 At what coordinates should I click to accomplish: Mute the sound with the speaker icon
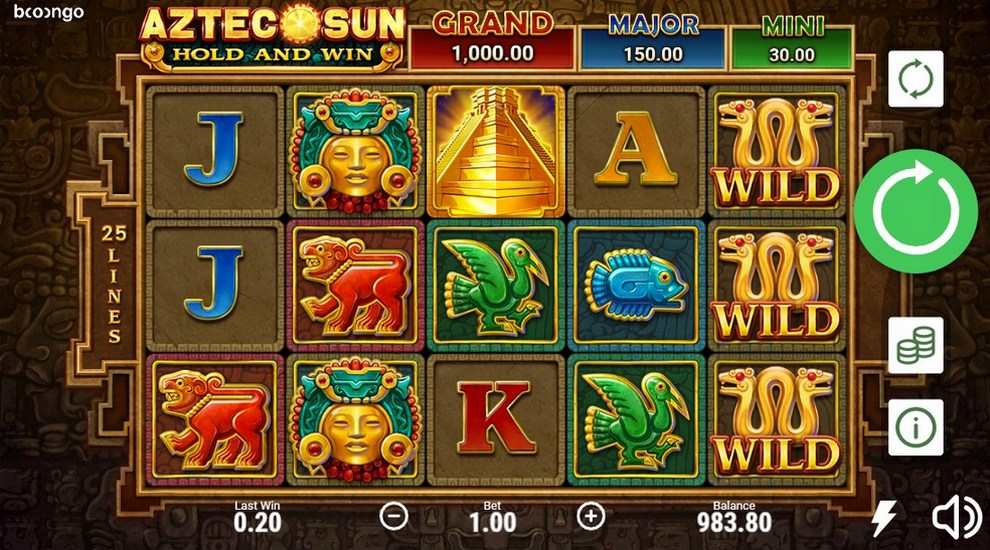click(x=955, y=518)
